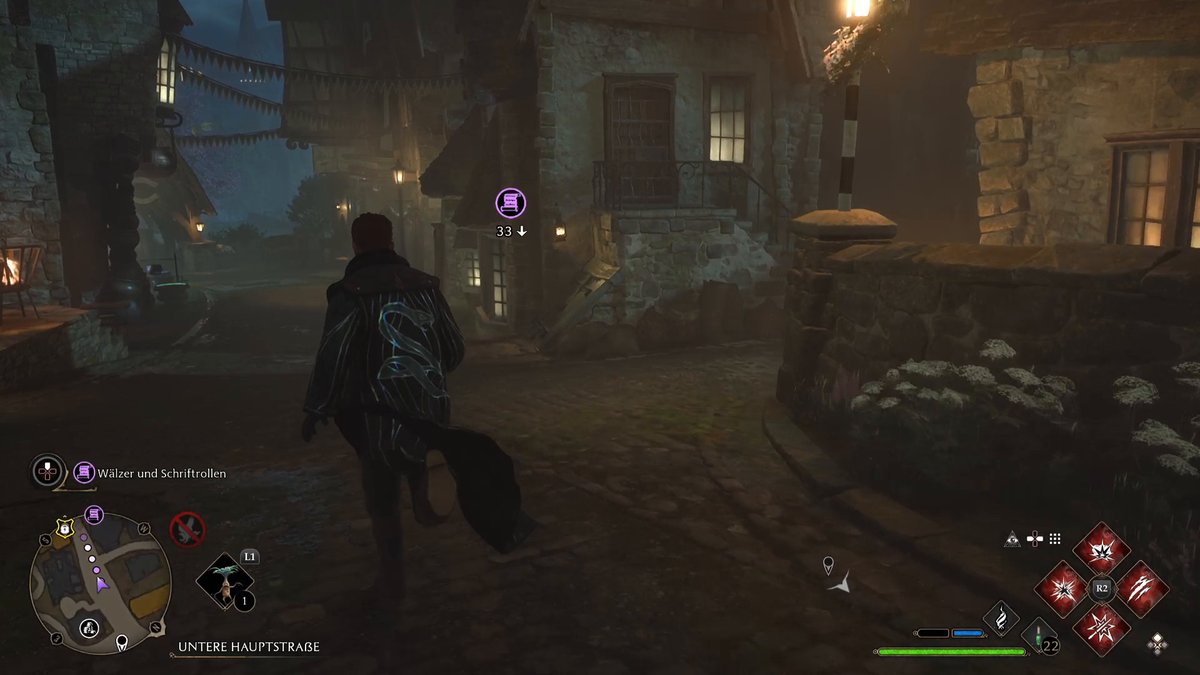Open the nine-dot grid icon
Viewport: 1200px width, 675px height.
point(1055,539)
